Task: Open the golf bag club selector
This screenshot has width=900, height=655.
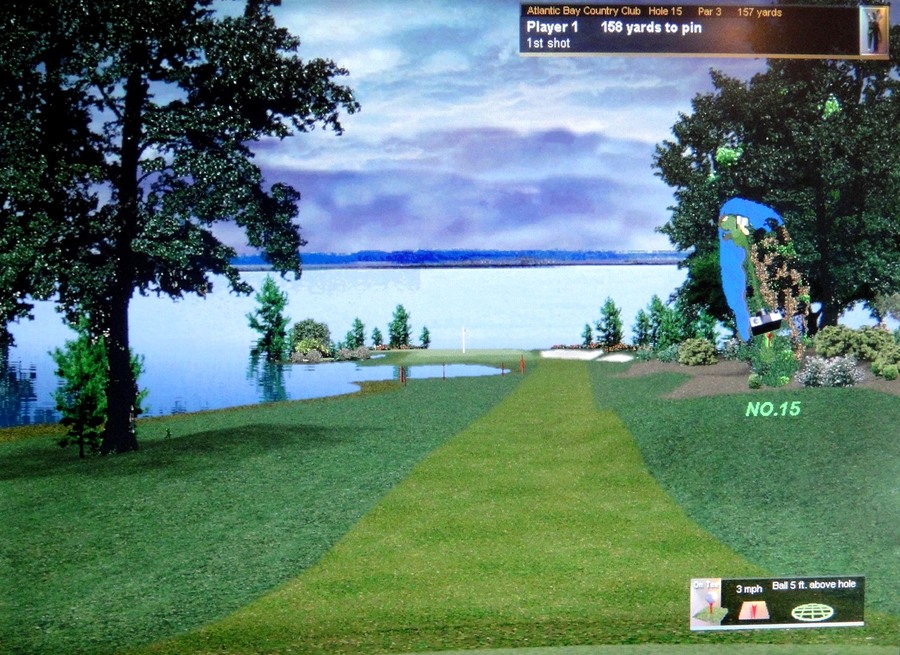Action: click(x=874, y=30)
